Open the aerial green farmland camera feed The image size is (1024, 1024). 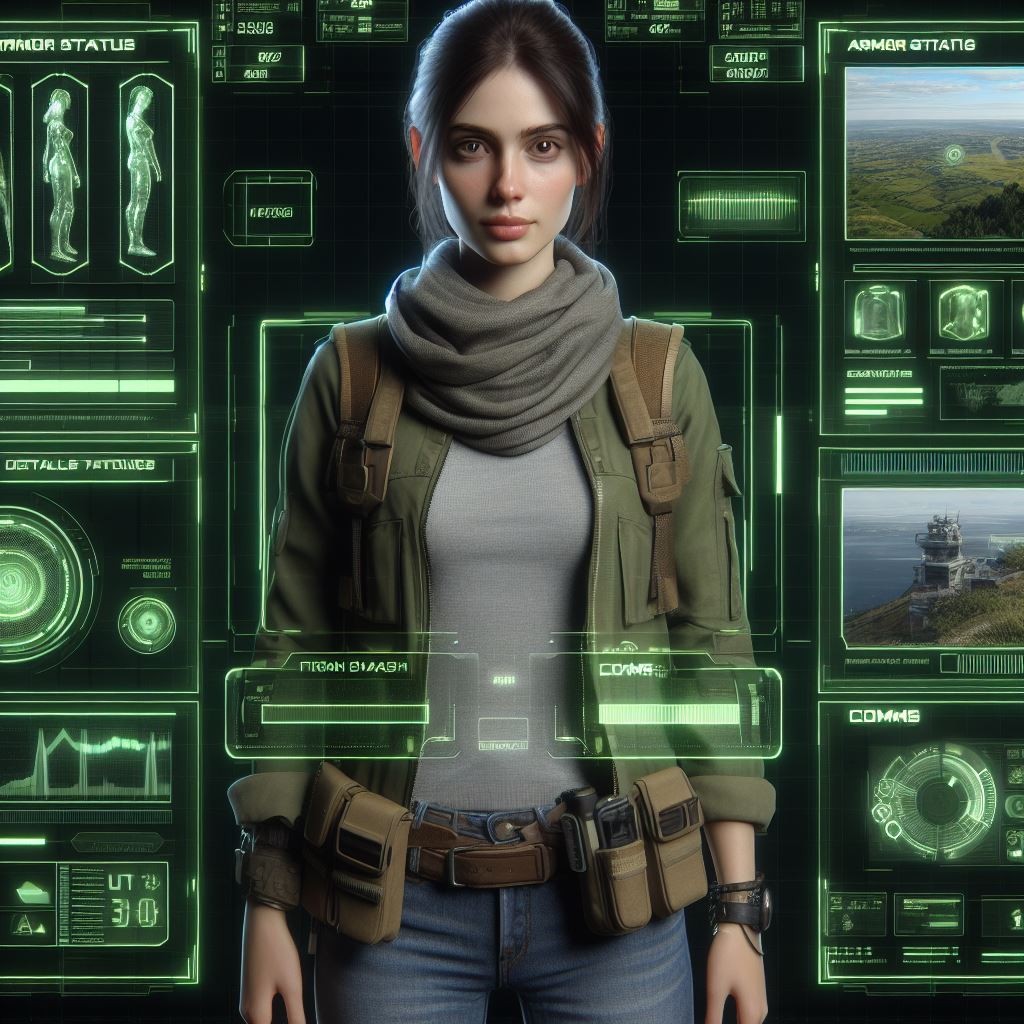(x=934, y=152)
